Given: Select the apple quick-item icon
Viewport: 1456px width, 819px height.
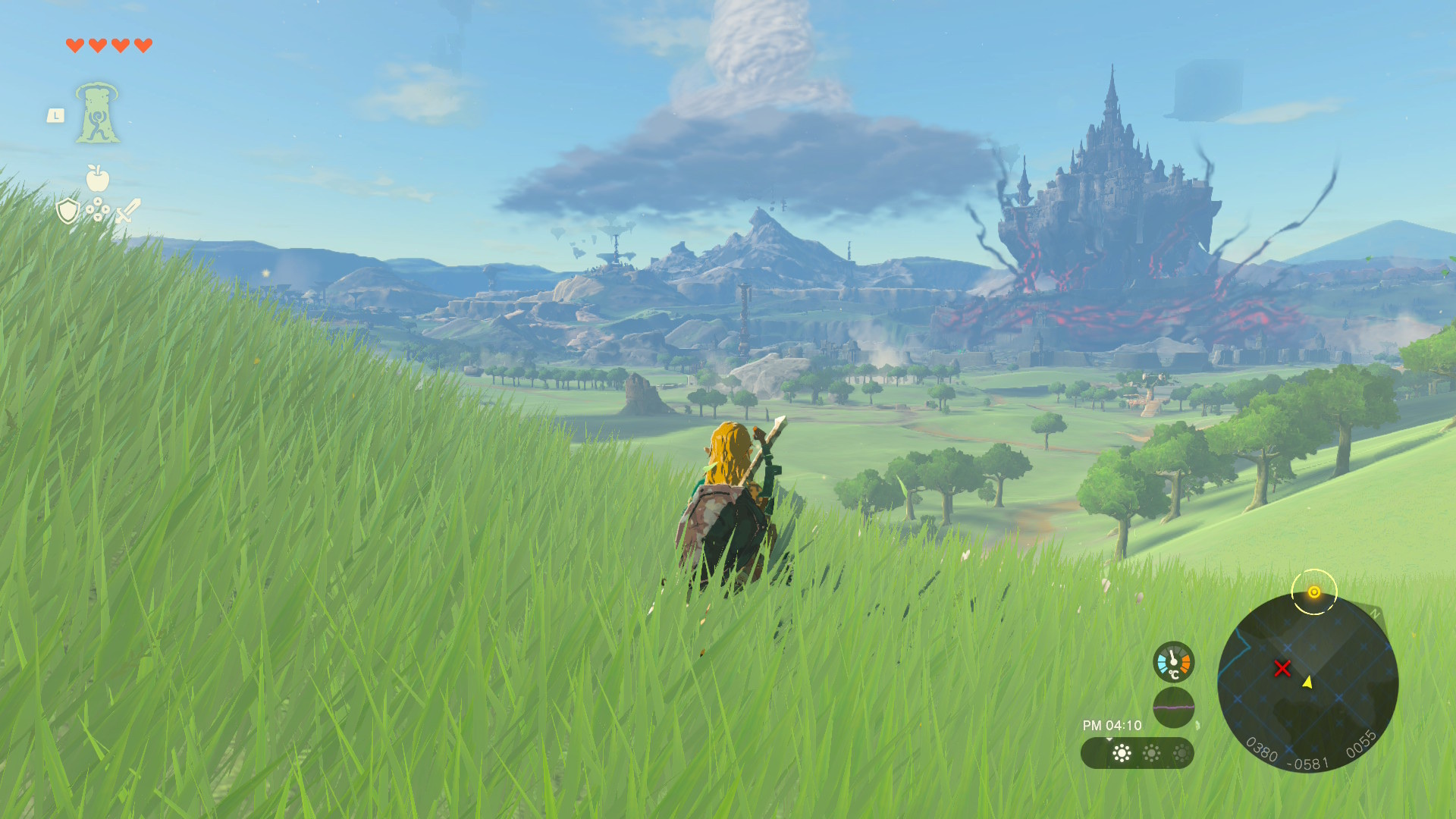Looking at the screenshot, I should click(97, 178).
